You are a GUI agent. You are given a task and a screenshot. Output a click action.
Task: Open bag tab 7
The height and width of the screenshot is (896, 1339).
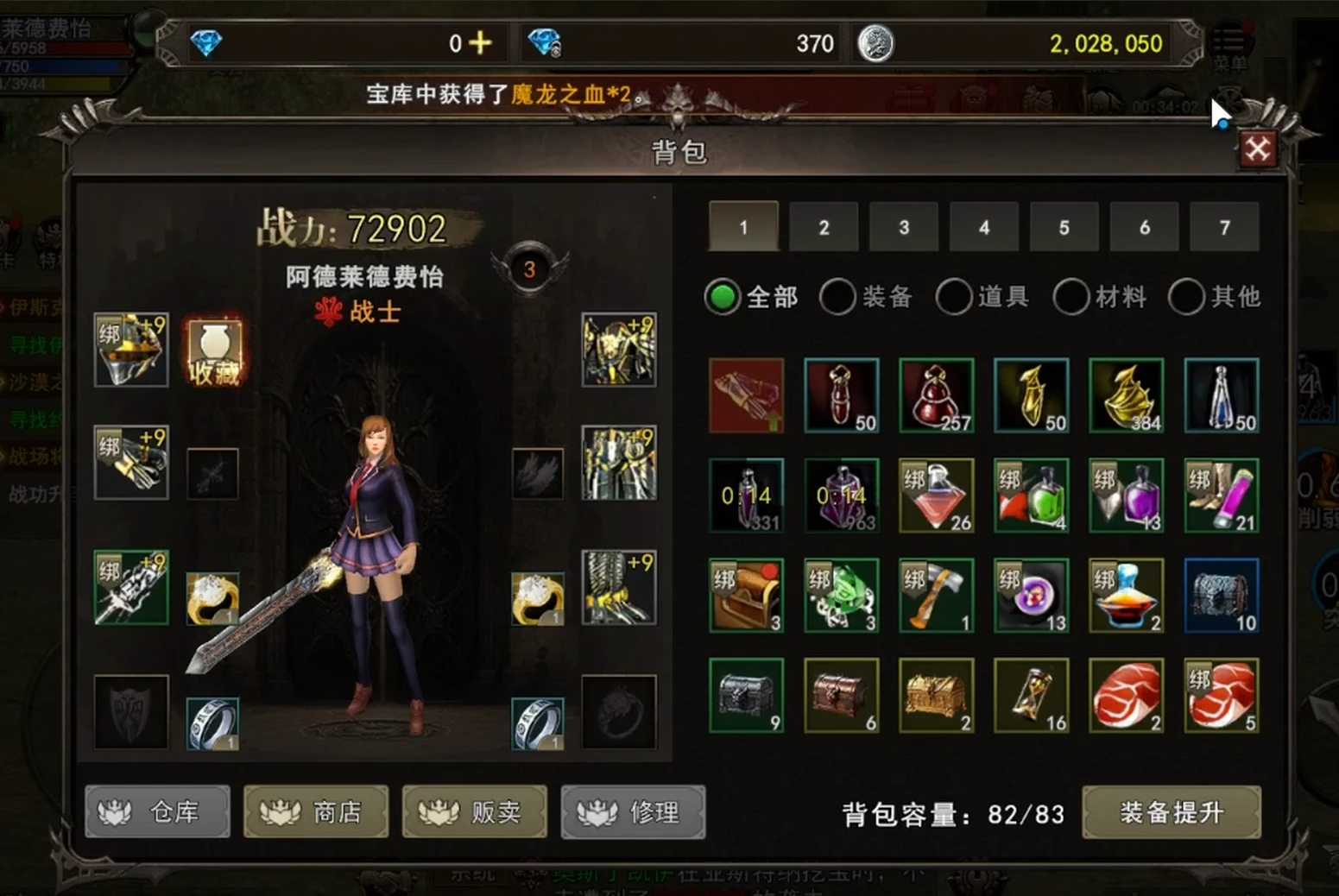1224,227
